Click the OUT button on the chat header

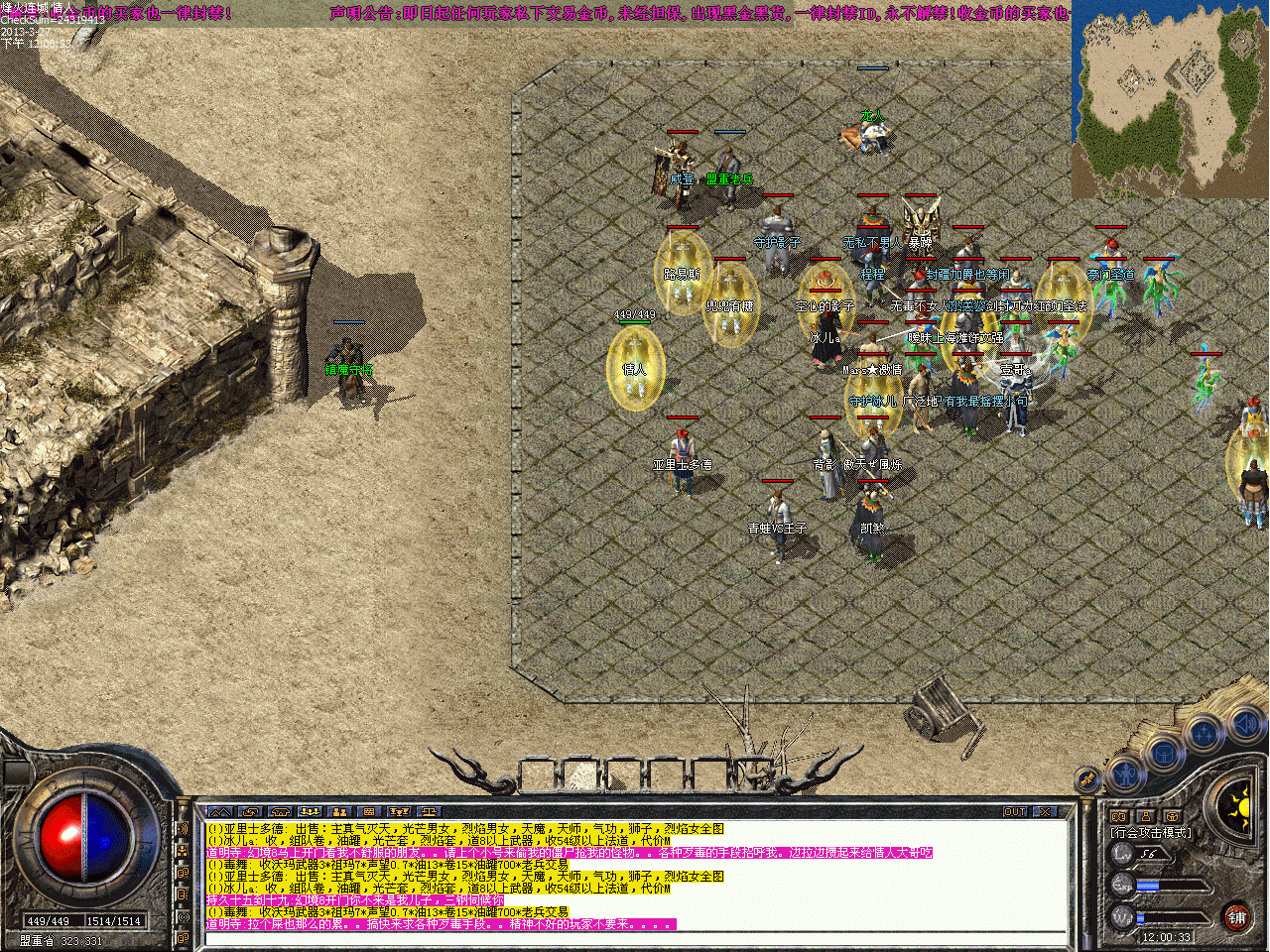pyautogui.click(x=1015, y=810)
